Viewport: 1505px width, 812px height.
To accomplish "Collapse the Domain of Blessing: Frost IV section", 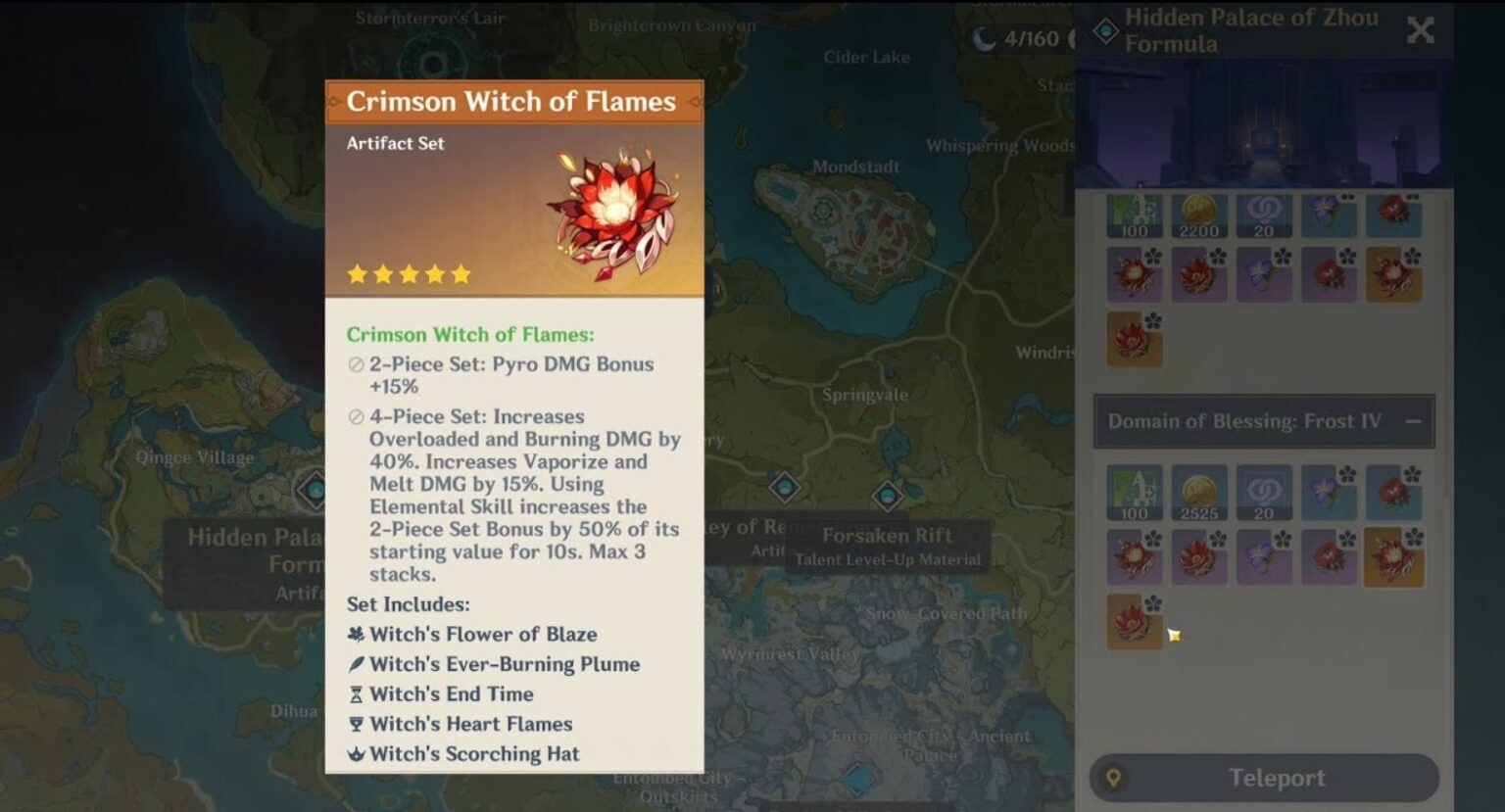I will point(1413,421).
